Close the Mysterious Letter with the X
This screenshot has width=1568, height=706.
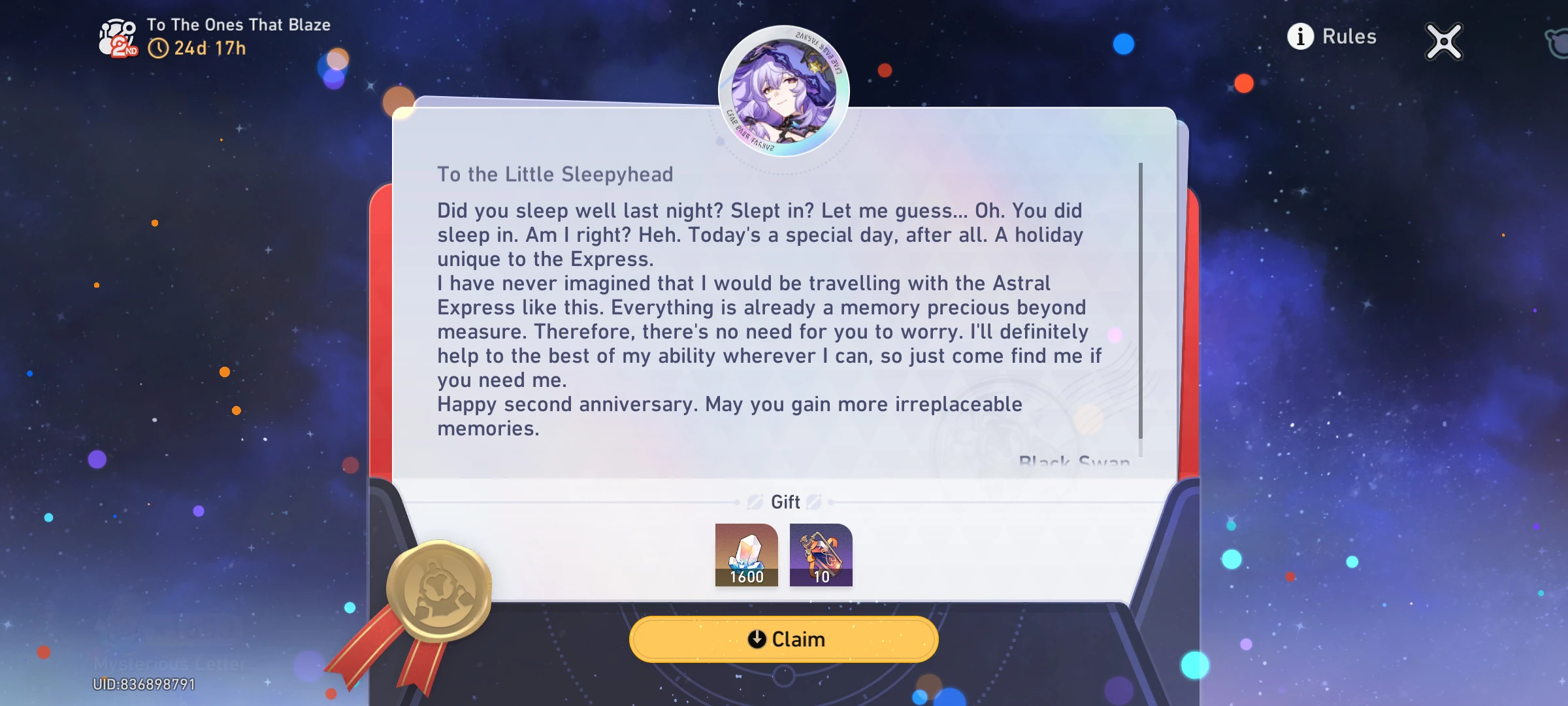(1443, 41)
